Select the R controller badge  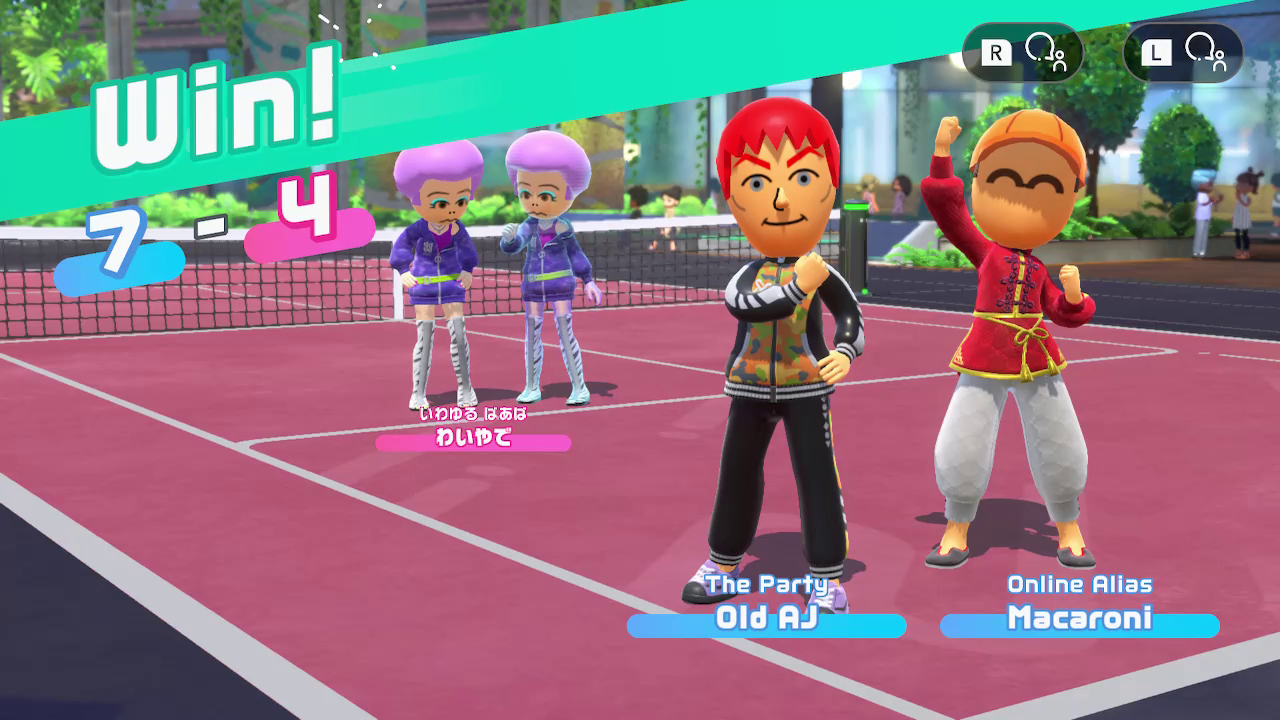click(1021, 52)
